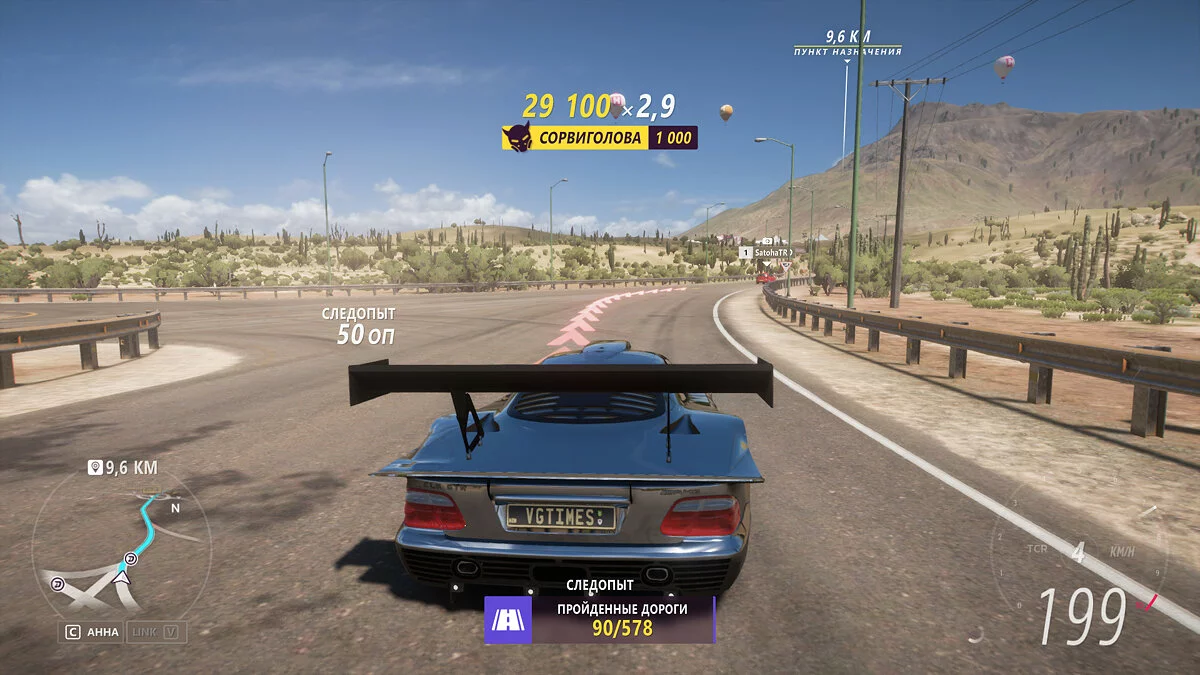
Task: Click the Пройденные дороги road notification
Action: 600,620
